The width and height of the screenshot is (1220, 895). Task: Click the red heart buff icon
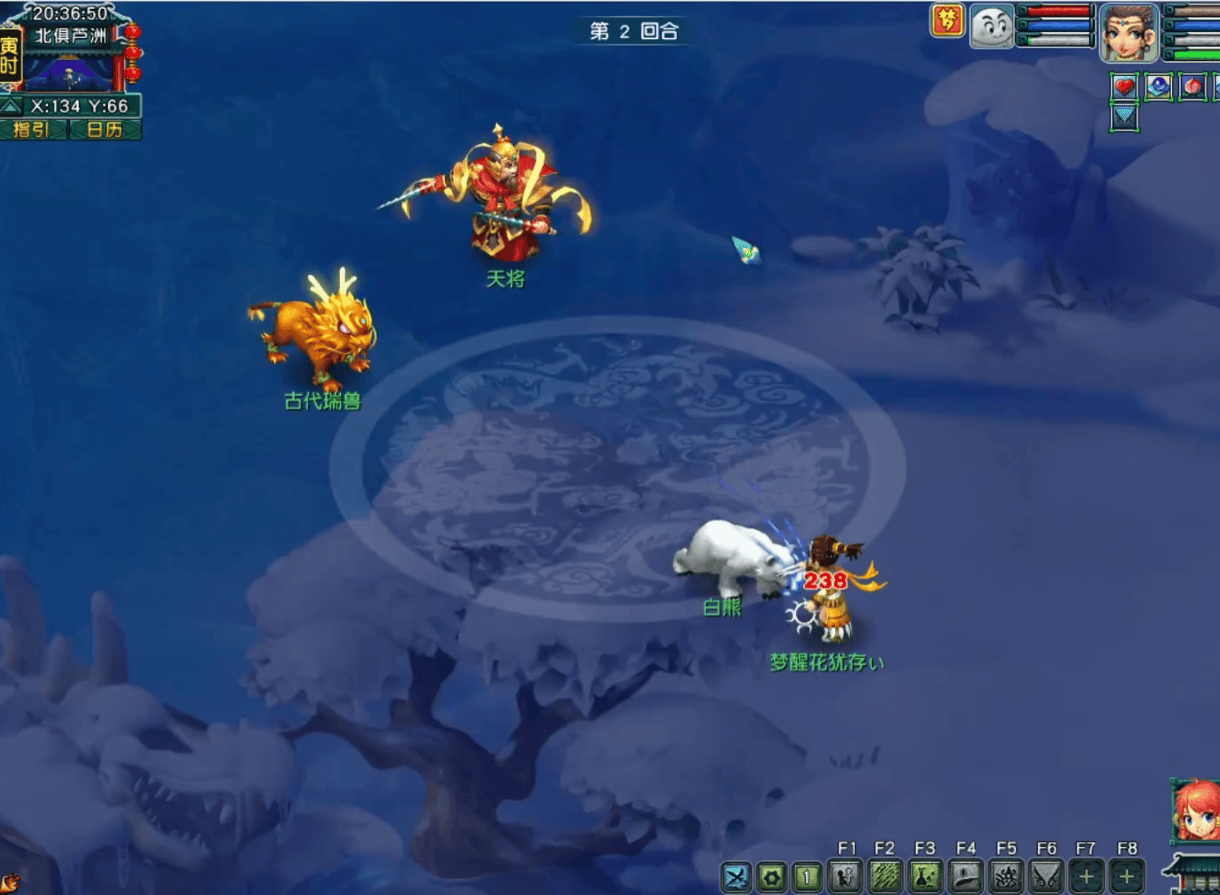click(1125, 87)
